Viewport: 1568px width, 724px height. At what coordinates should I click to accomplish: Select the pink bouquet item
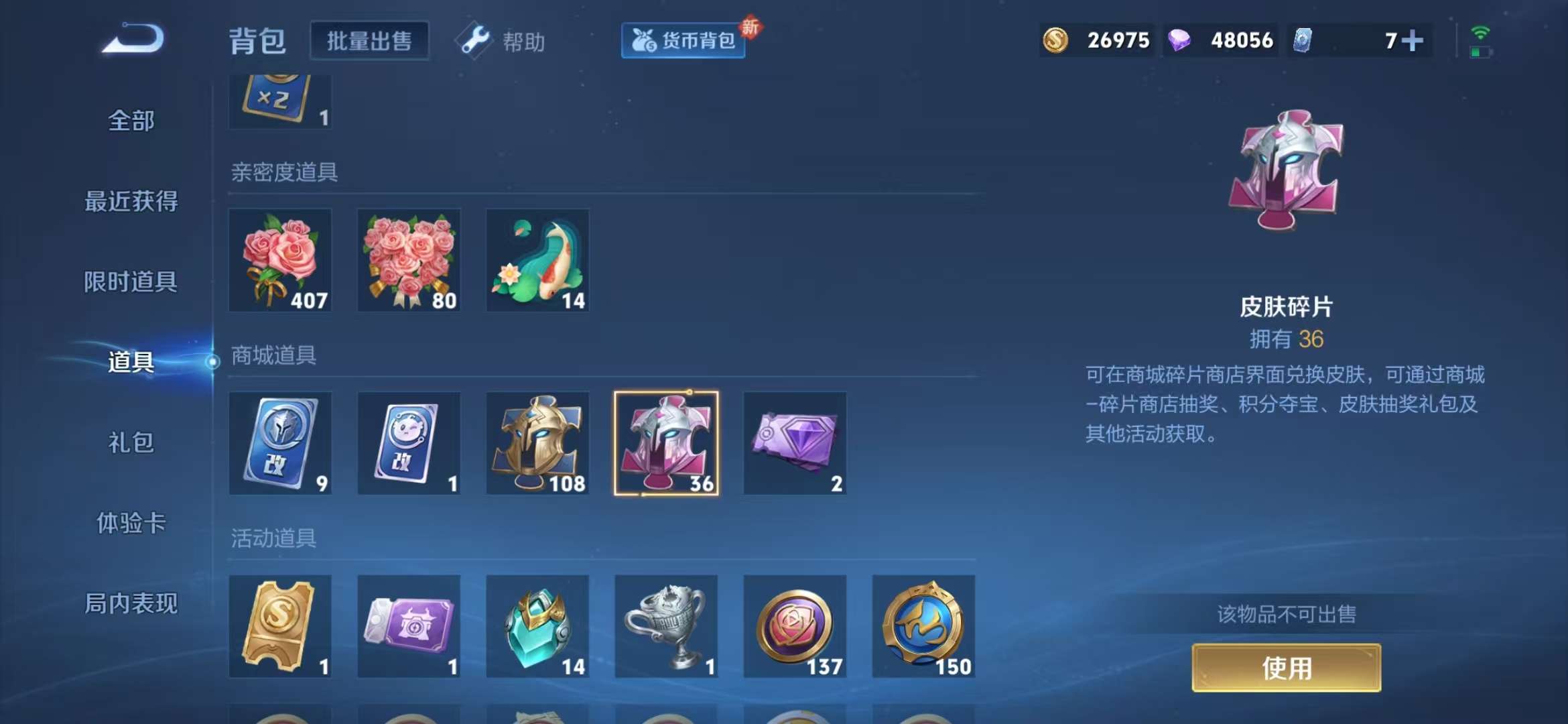click(409, 261)
